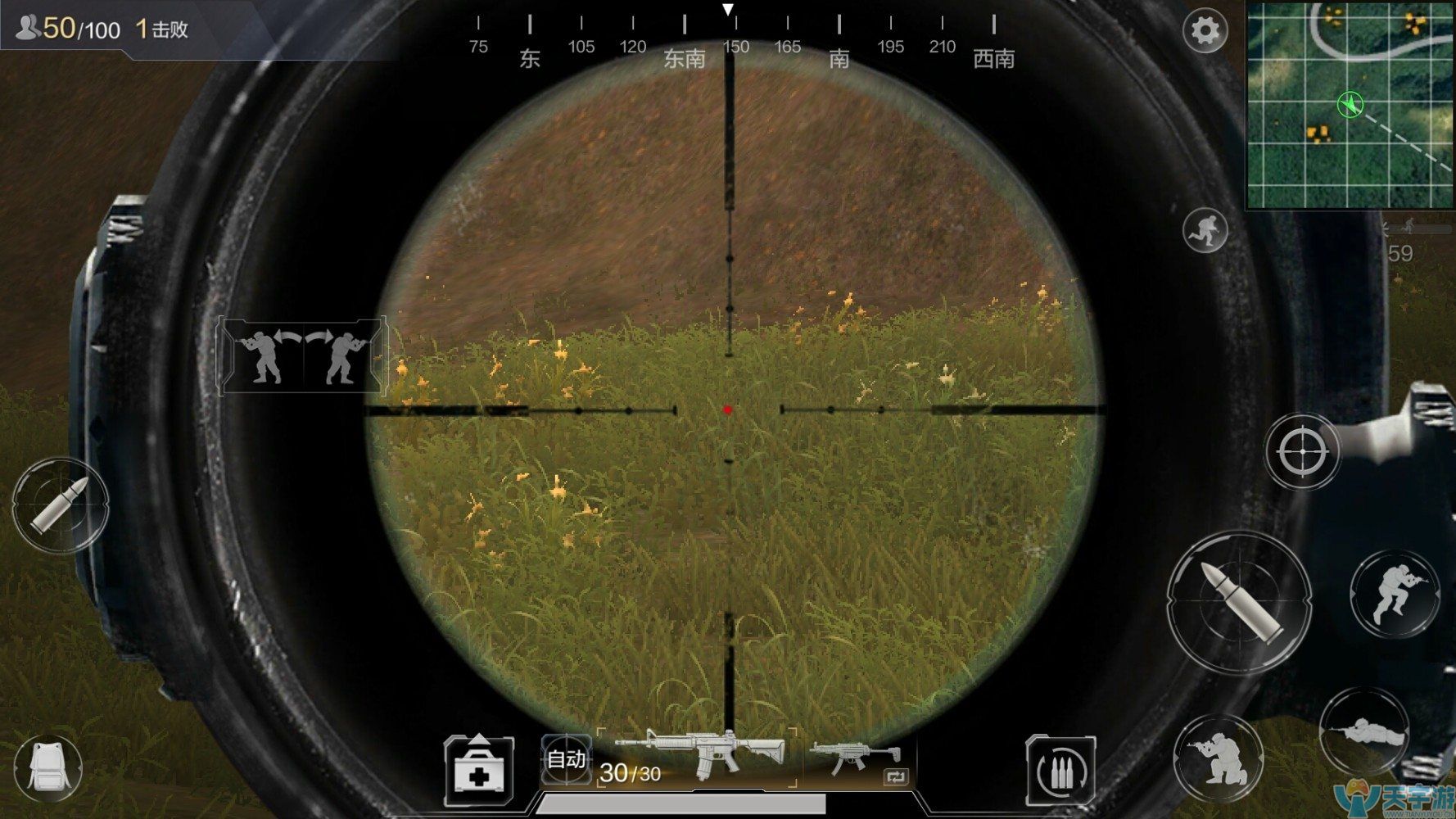Tap the lean left-right peek control
Image resolution: width=1456 pixels, height=819 pixels.
pos(302,356)
